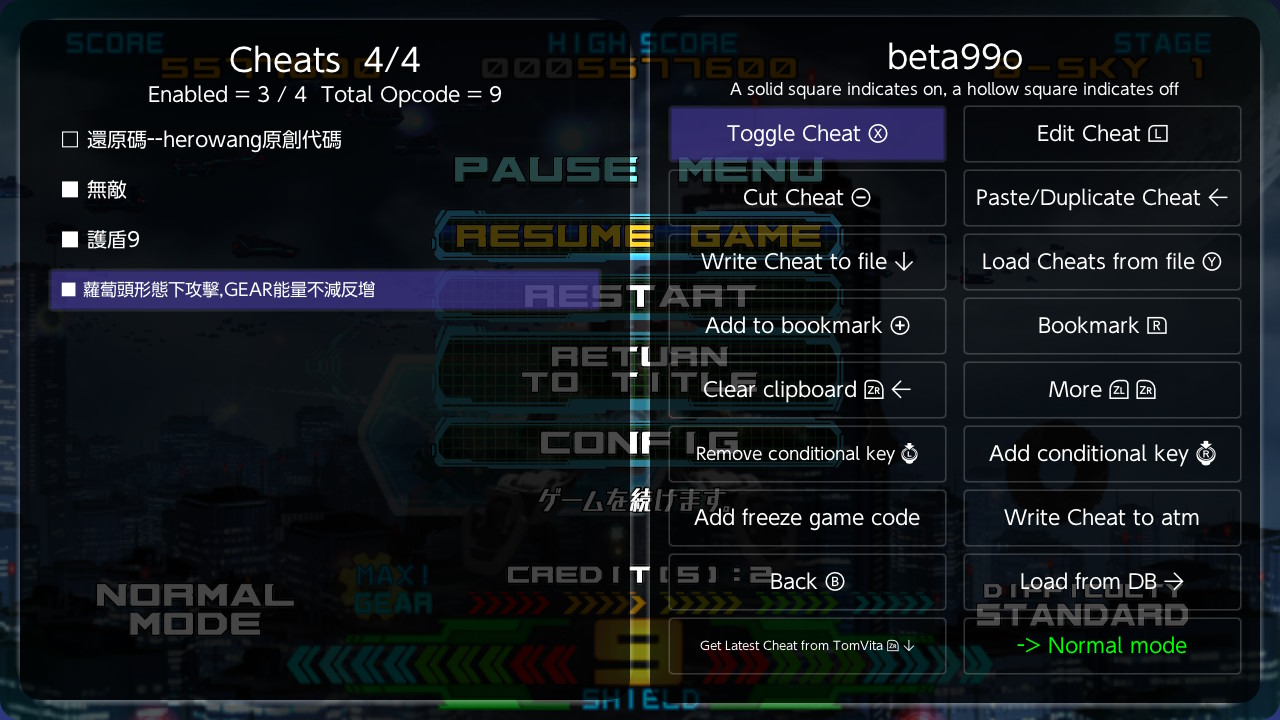Toggle the 護盾9 cheat off
Image resolution: width=1280 pixels, height=720 pixels.
tap(110, 239)
